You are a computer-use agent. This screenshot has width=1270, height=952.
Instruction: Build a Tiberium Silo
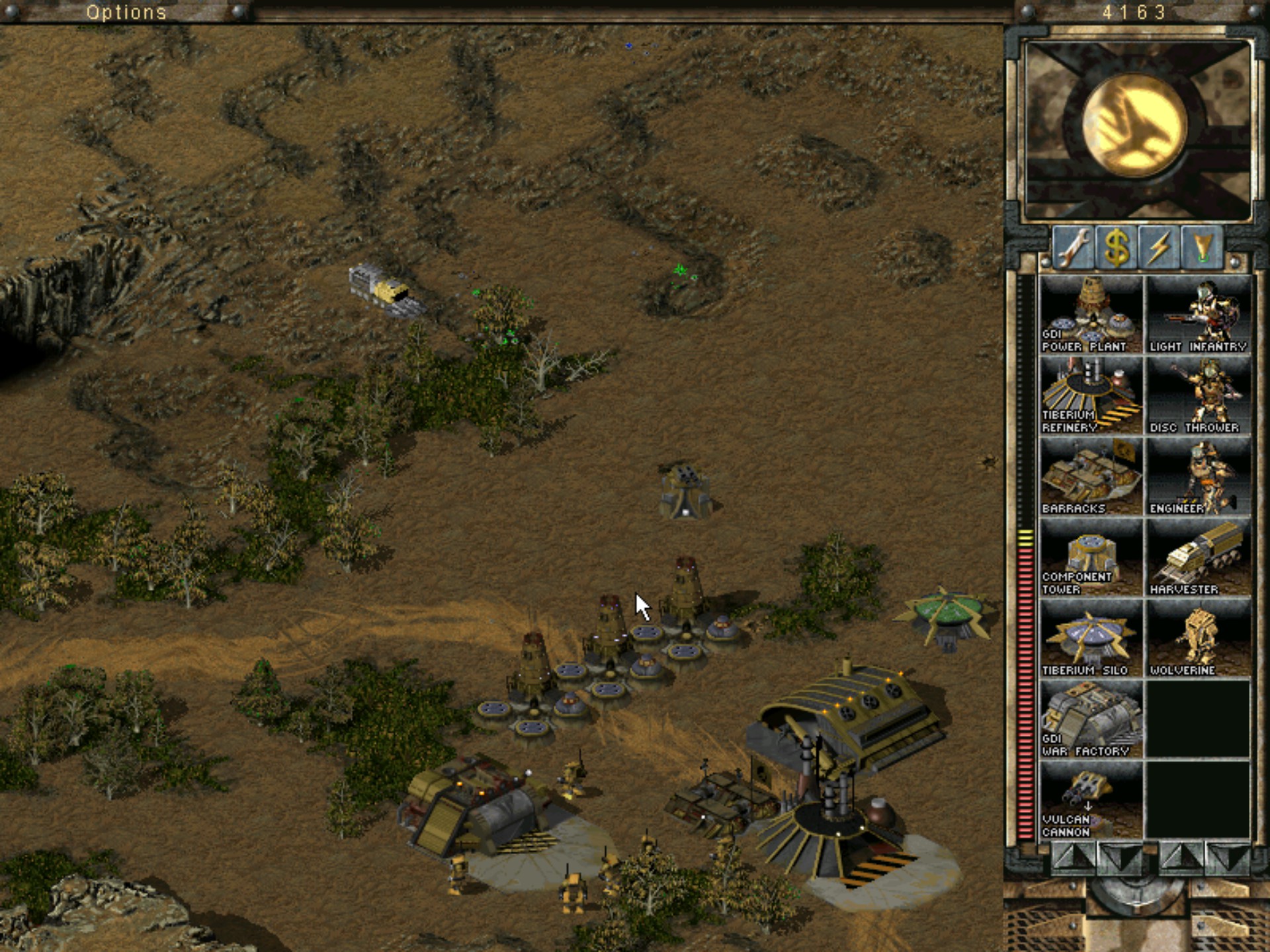click(x=1090, y=639)
